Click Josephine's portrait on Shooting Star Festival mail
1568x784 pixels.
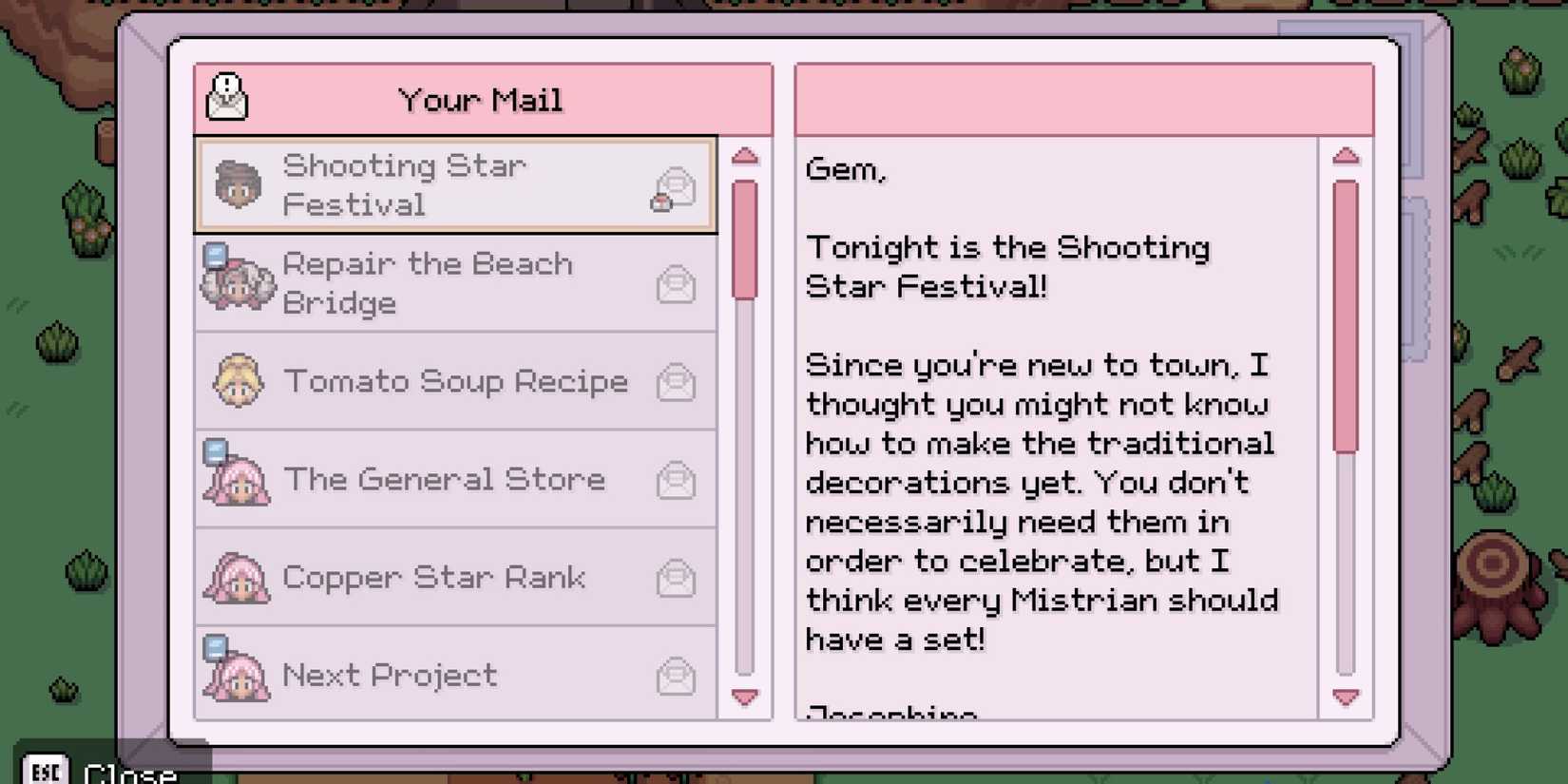click(236, 183)
